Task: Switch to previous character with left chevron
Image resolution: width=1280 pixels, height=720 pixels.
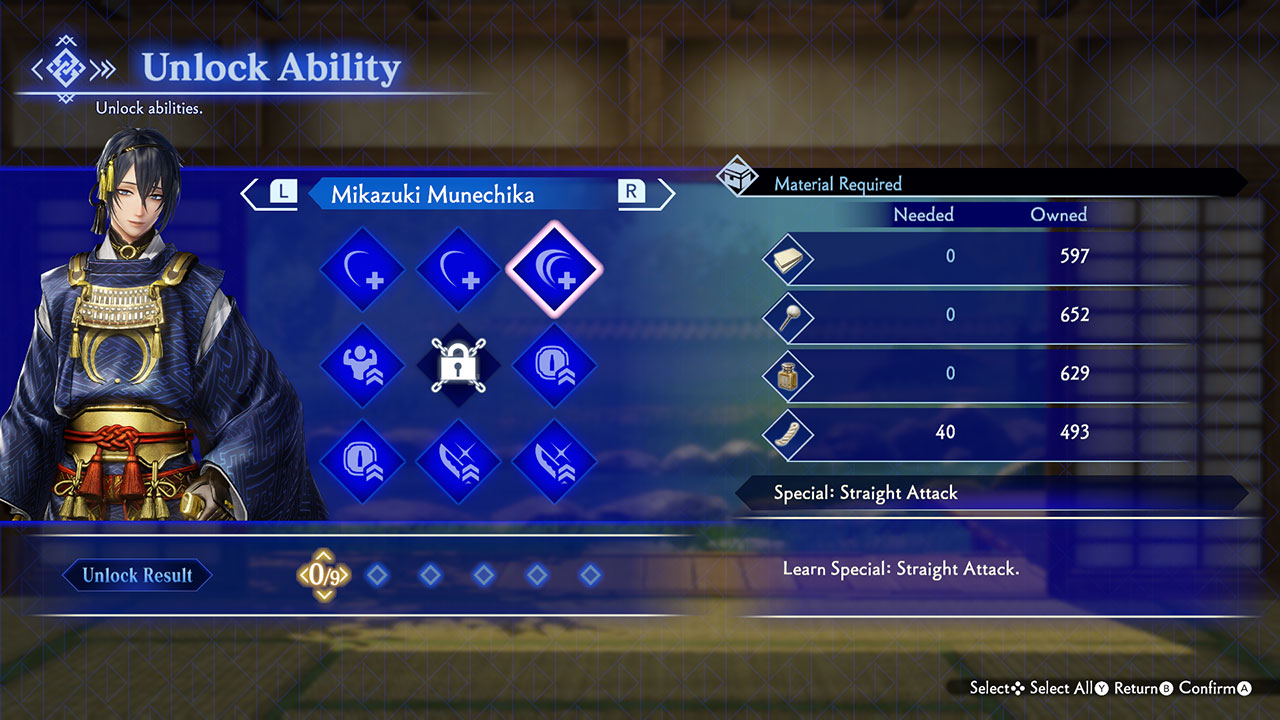Action: tap(253, 194)
